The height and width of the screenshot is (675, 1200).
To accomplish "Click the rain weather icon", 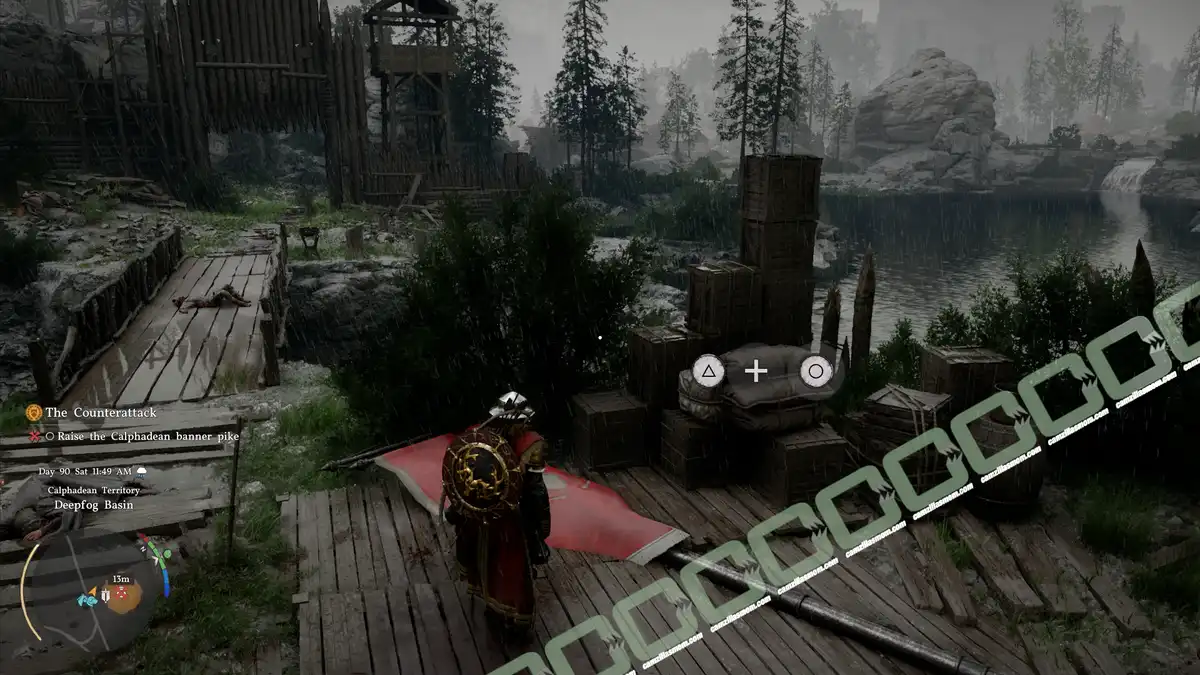I will pos(142,471).
